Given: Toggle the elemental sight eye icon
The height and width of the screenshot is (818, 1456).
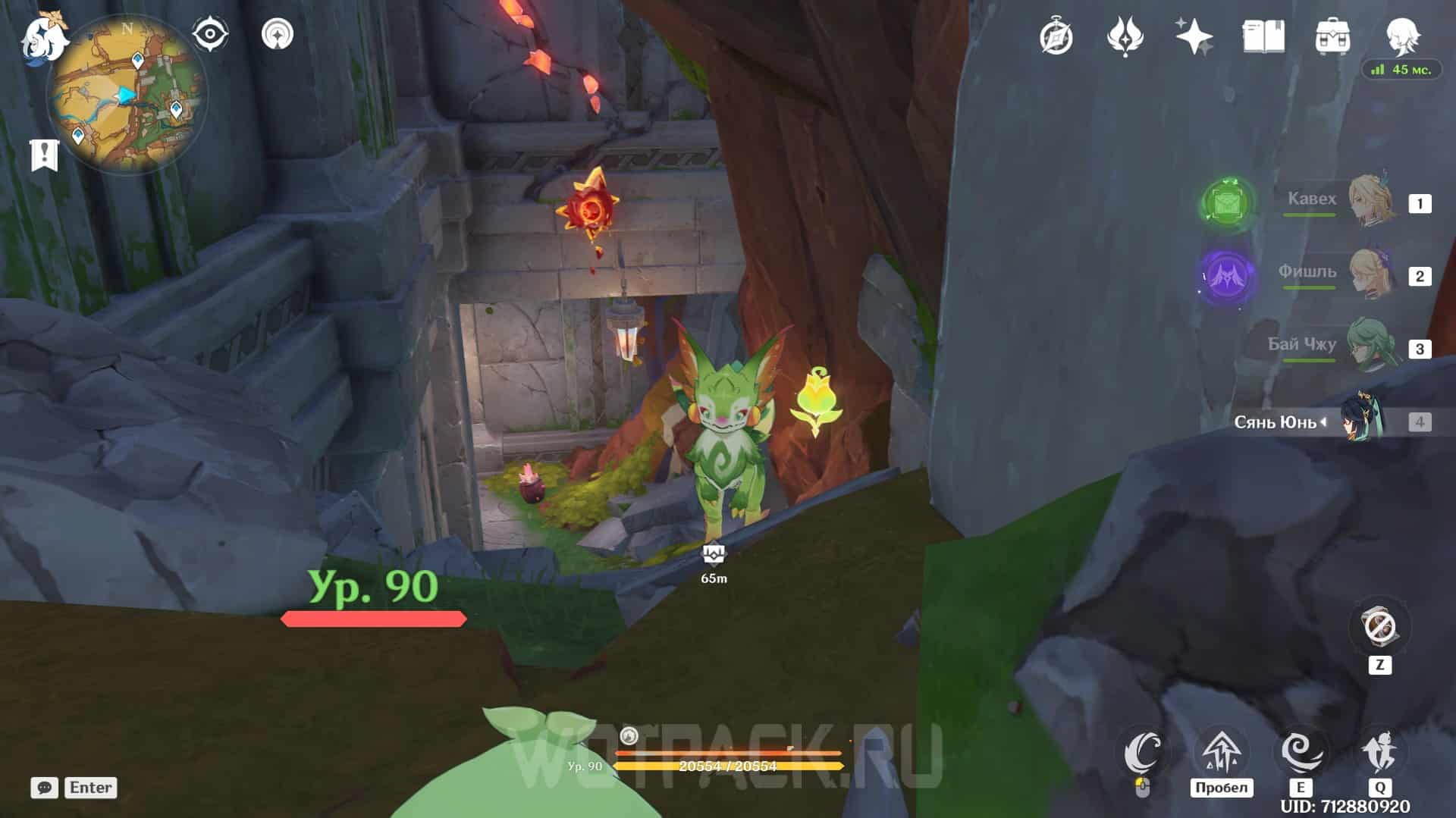Looking at the screenshot, I should (x=210, y=35).
